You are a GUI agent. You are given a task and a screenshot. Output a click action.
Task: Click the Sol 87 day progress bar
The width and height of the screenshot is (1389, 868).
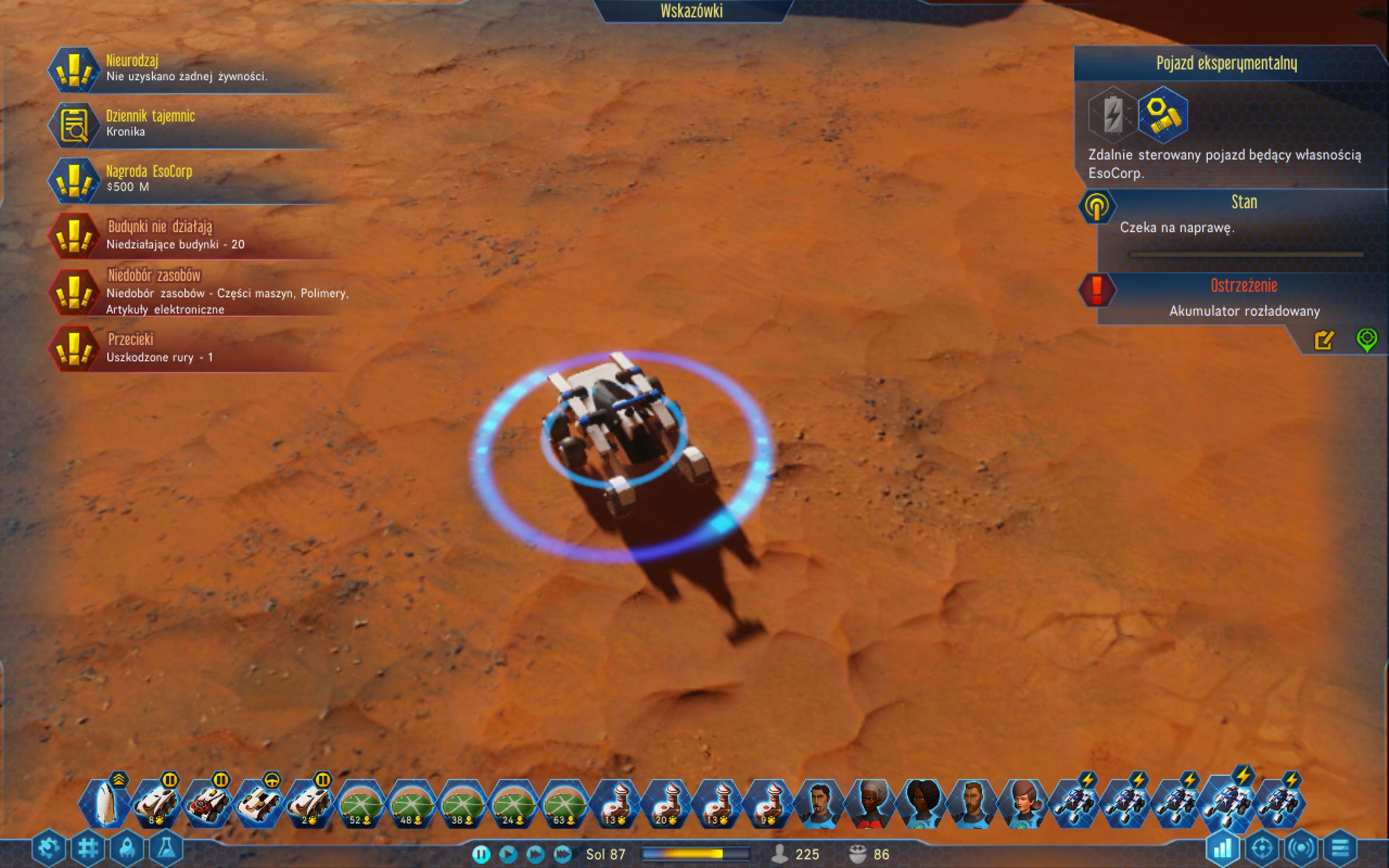[696, 855]
